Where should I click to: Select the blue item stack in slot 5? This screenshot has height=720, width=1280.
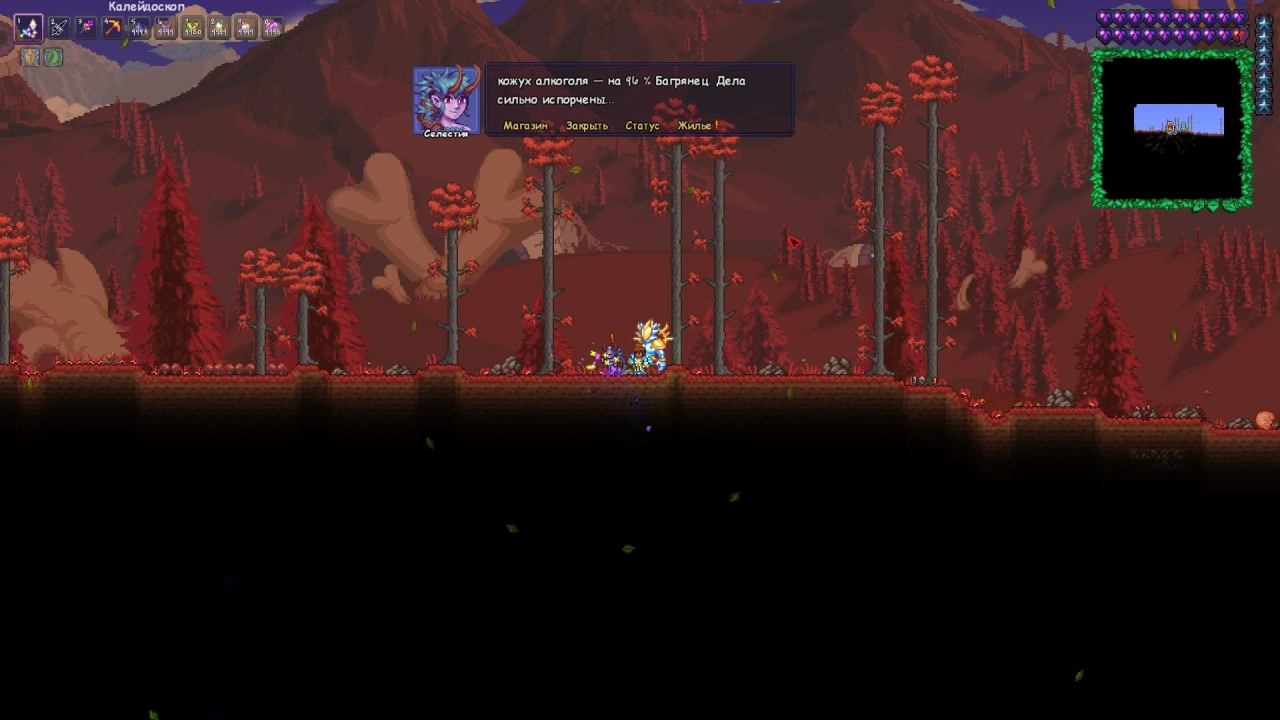pyautogui.click(x=139, y=28)
